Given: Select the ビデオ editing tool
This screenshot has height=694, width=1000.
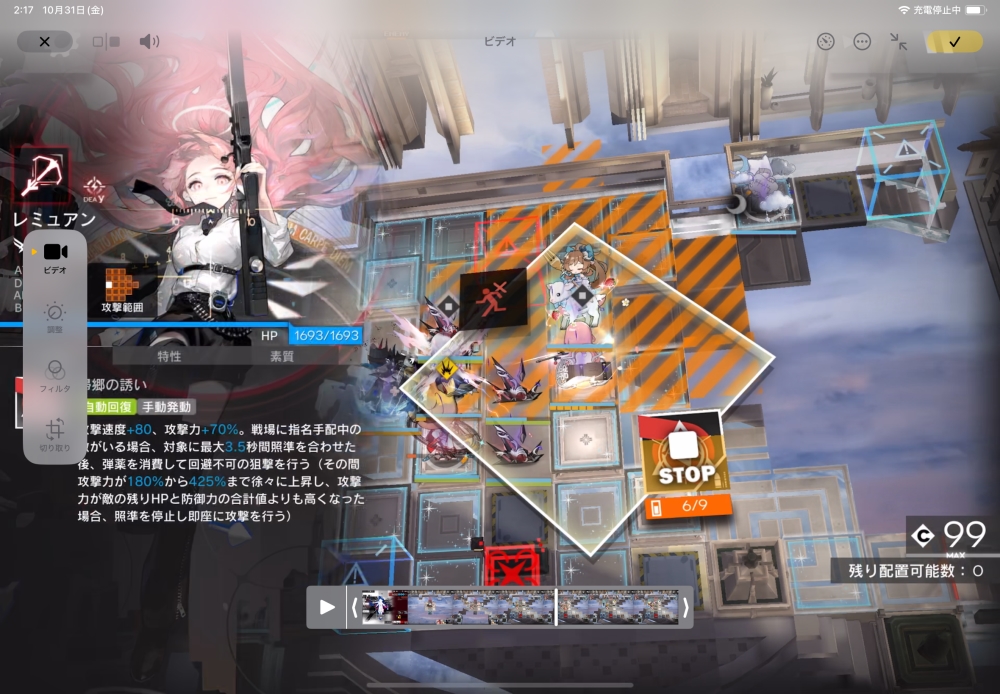Looking at the screenshot, I should point(55,256).
